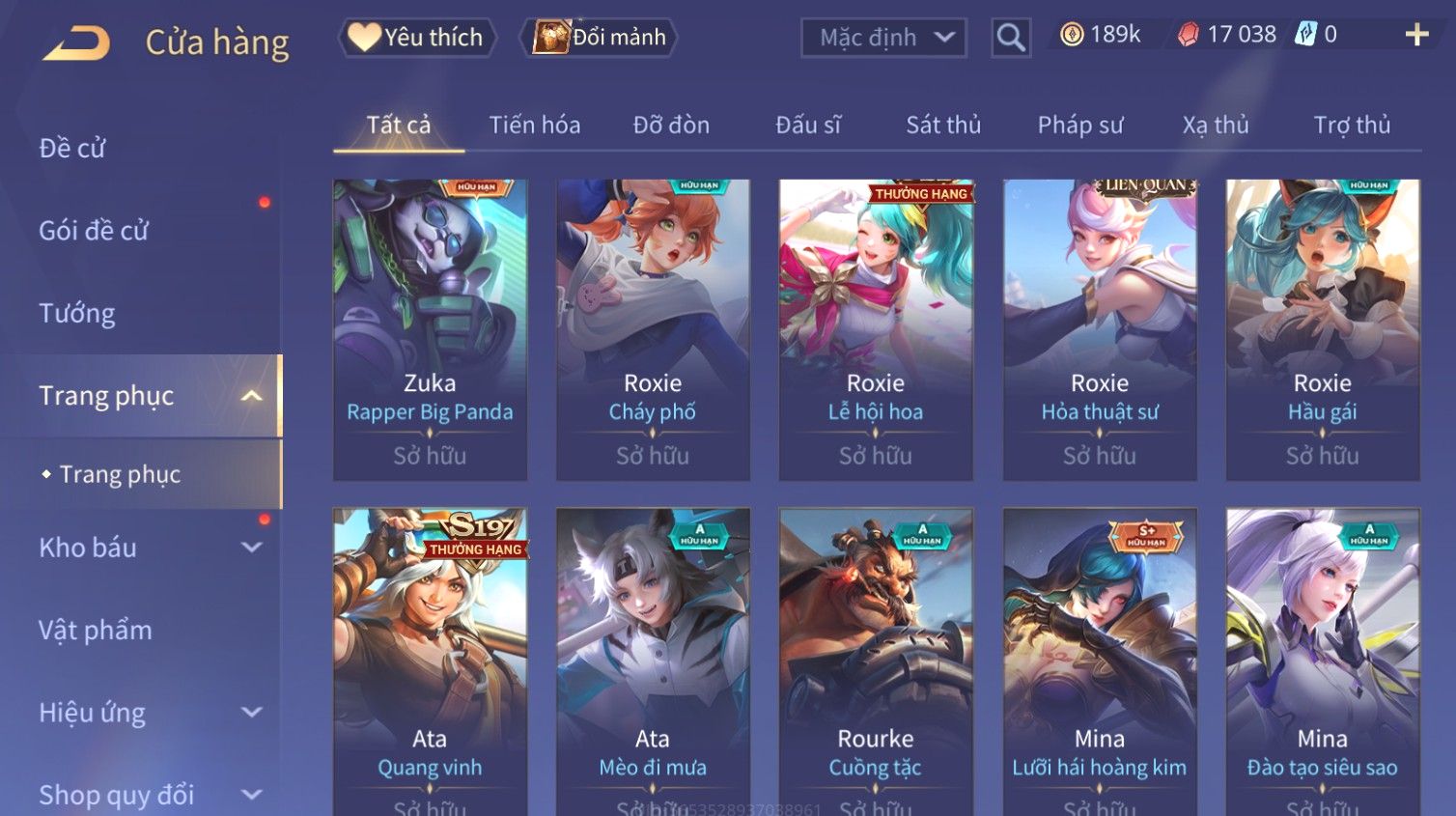
Task: Open the Đề cử menu entry
Action: (72, 149)
